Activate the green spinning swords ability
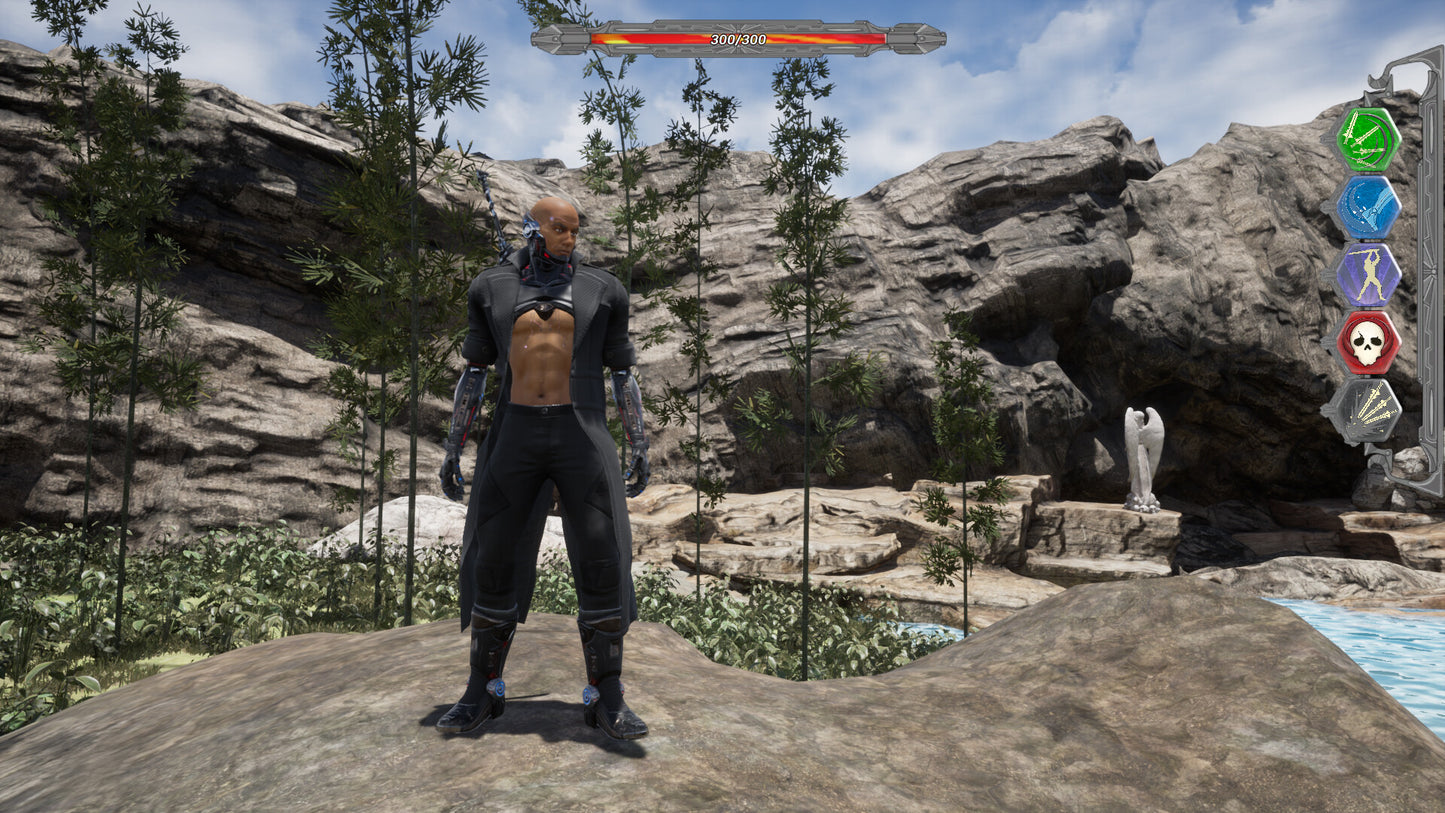Screen dimensions: 1445x813 (1367, 140)
